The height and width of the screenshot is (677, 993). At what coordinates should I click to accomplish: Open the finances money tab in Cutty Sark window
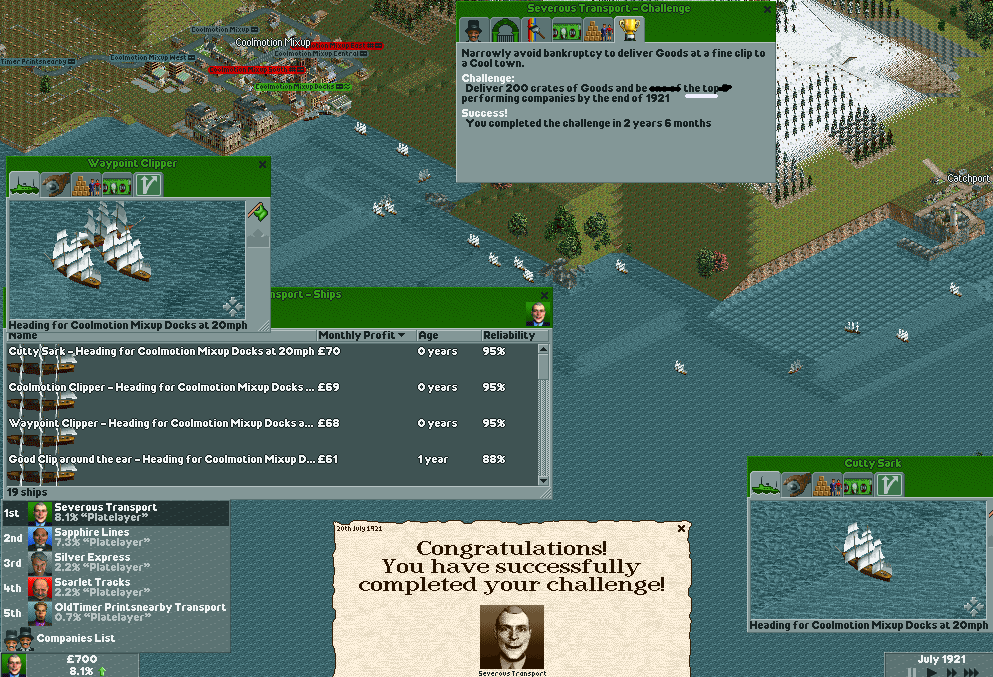point(858,485)
